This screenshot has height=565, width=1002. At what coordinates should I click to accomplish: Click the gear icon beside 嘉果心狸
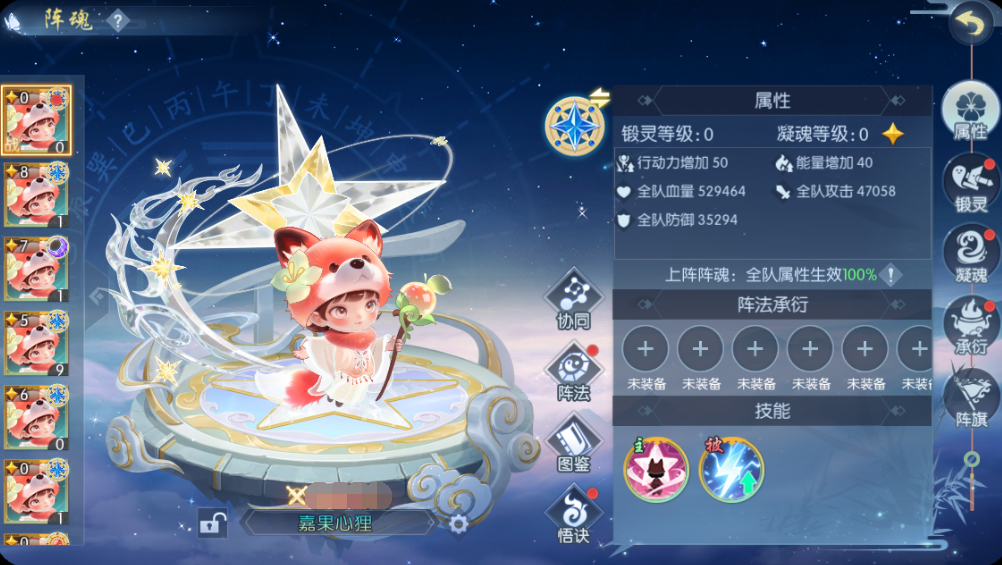pyautogui.click(x=458, y=523)
